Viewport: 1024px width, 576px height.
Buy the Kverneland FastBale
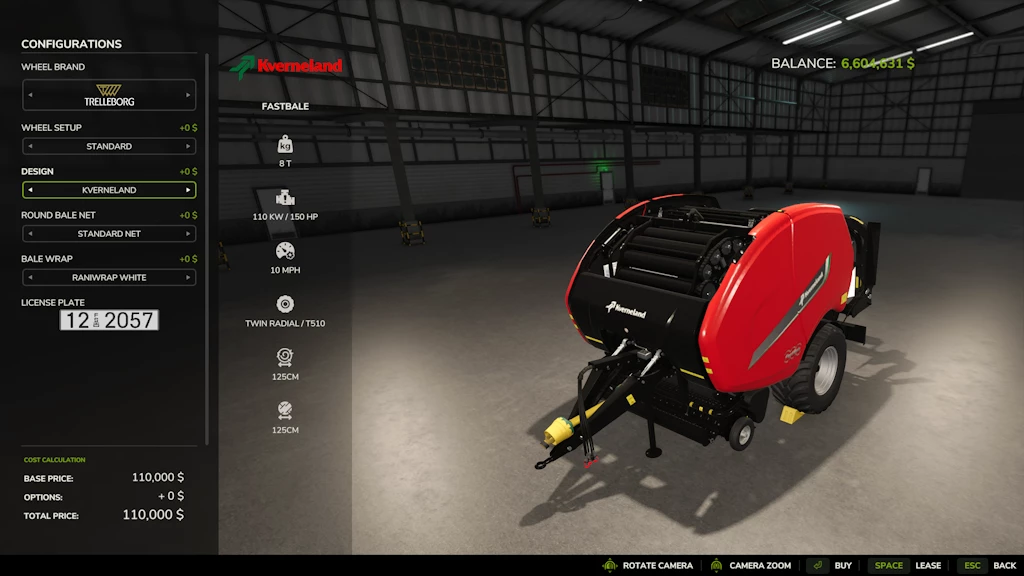(x=832, y=566)
